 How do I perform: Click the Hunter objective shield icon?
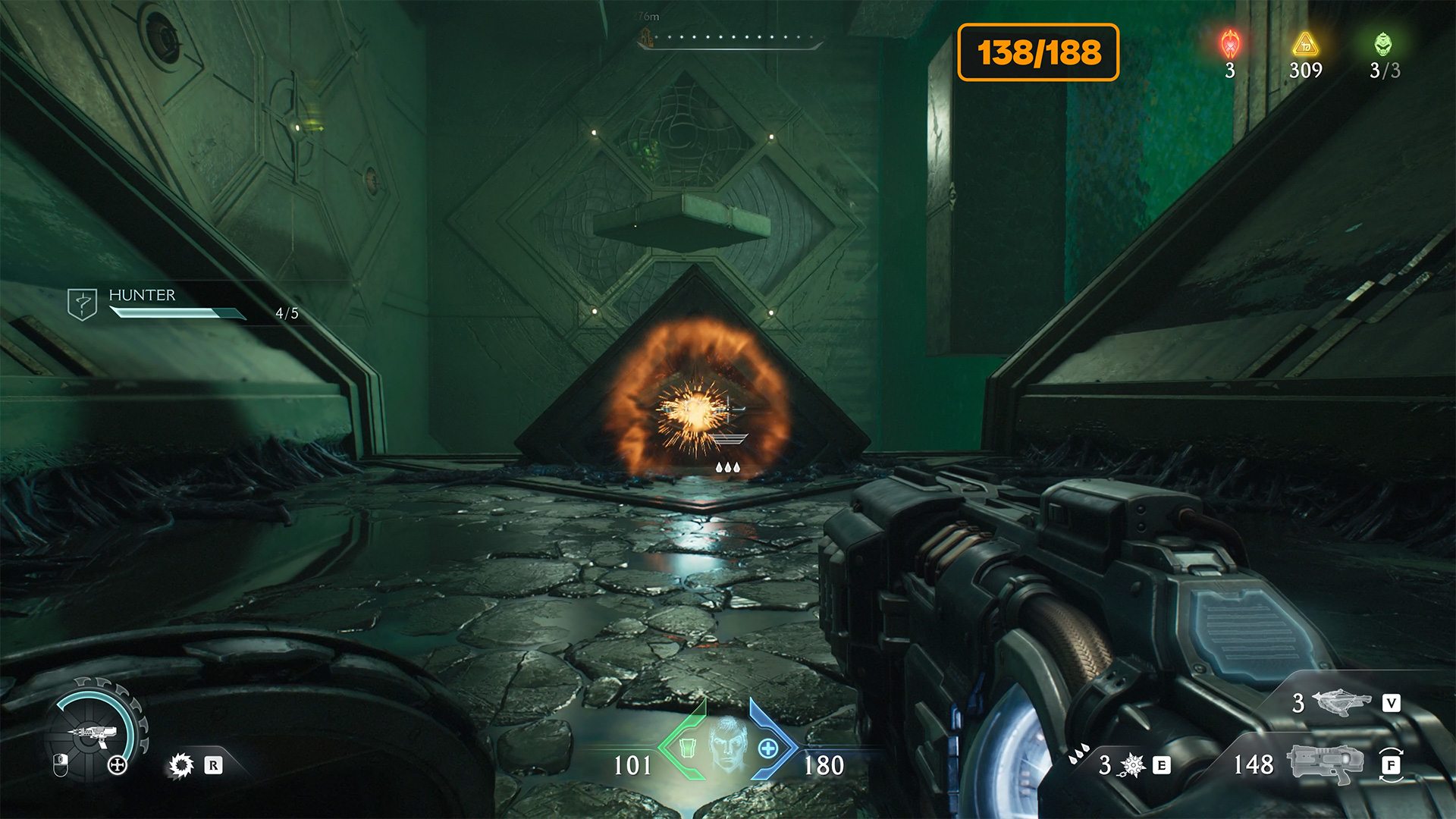tap(82, 303)
